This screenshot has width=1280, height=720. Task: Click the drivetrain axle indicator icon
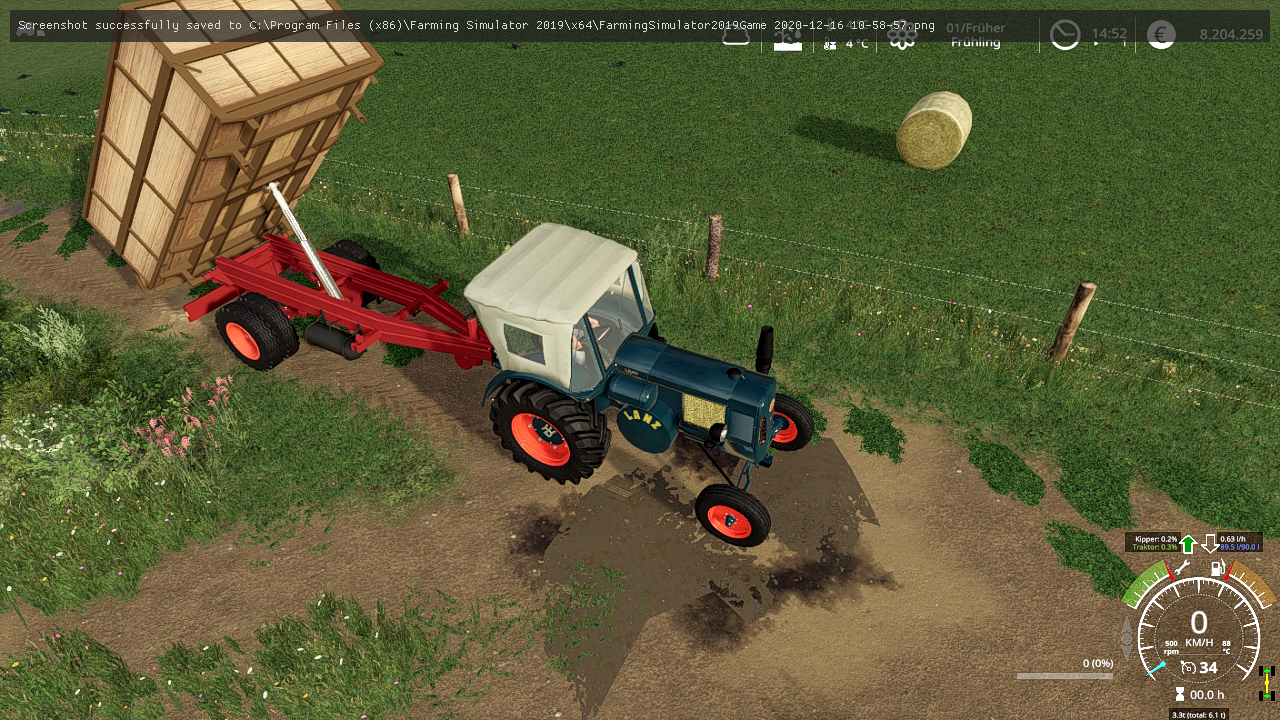coord(1267,683)
